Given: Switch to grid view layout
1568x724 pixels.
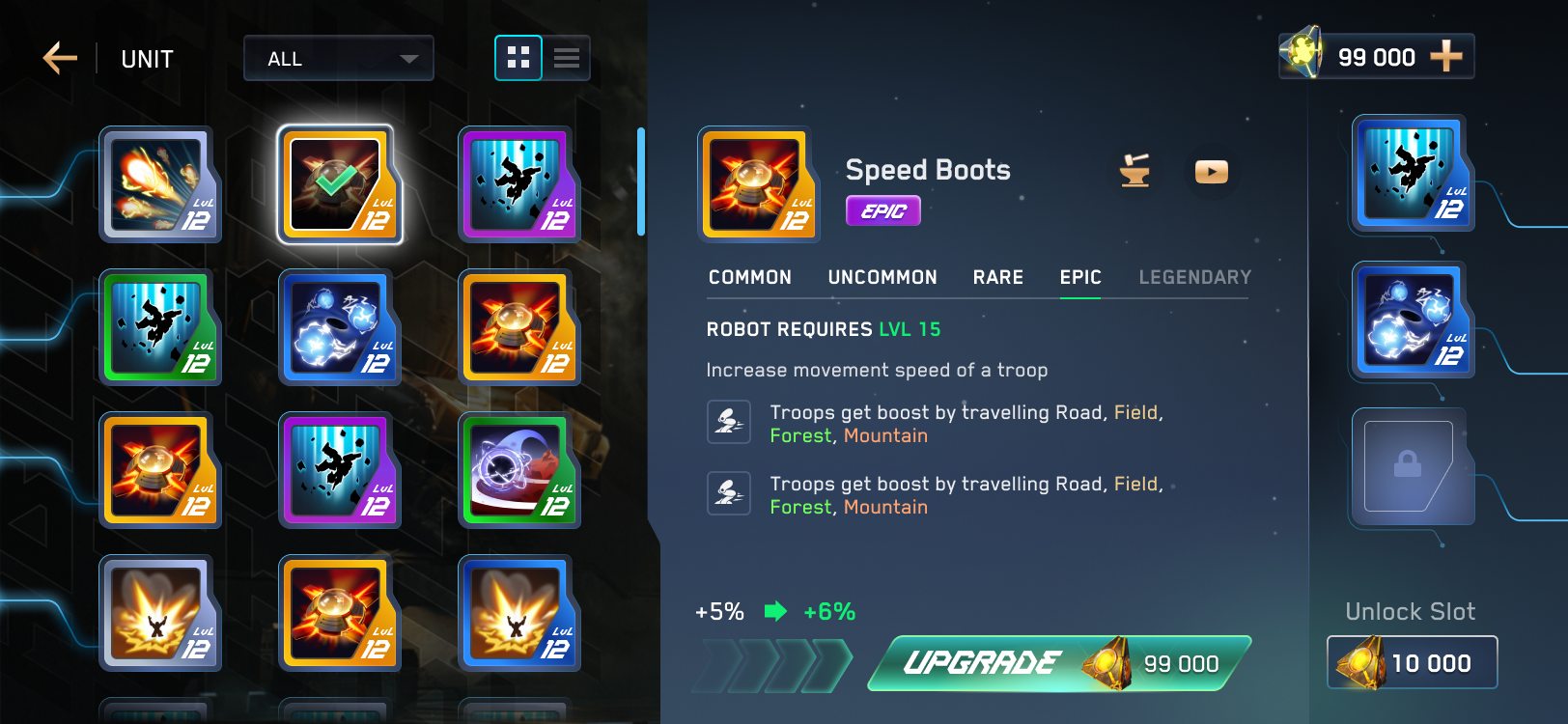Looking at the screenshot, I should tap(518, 58).
